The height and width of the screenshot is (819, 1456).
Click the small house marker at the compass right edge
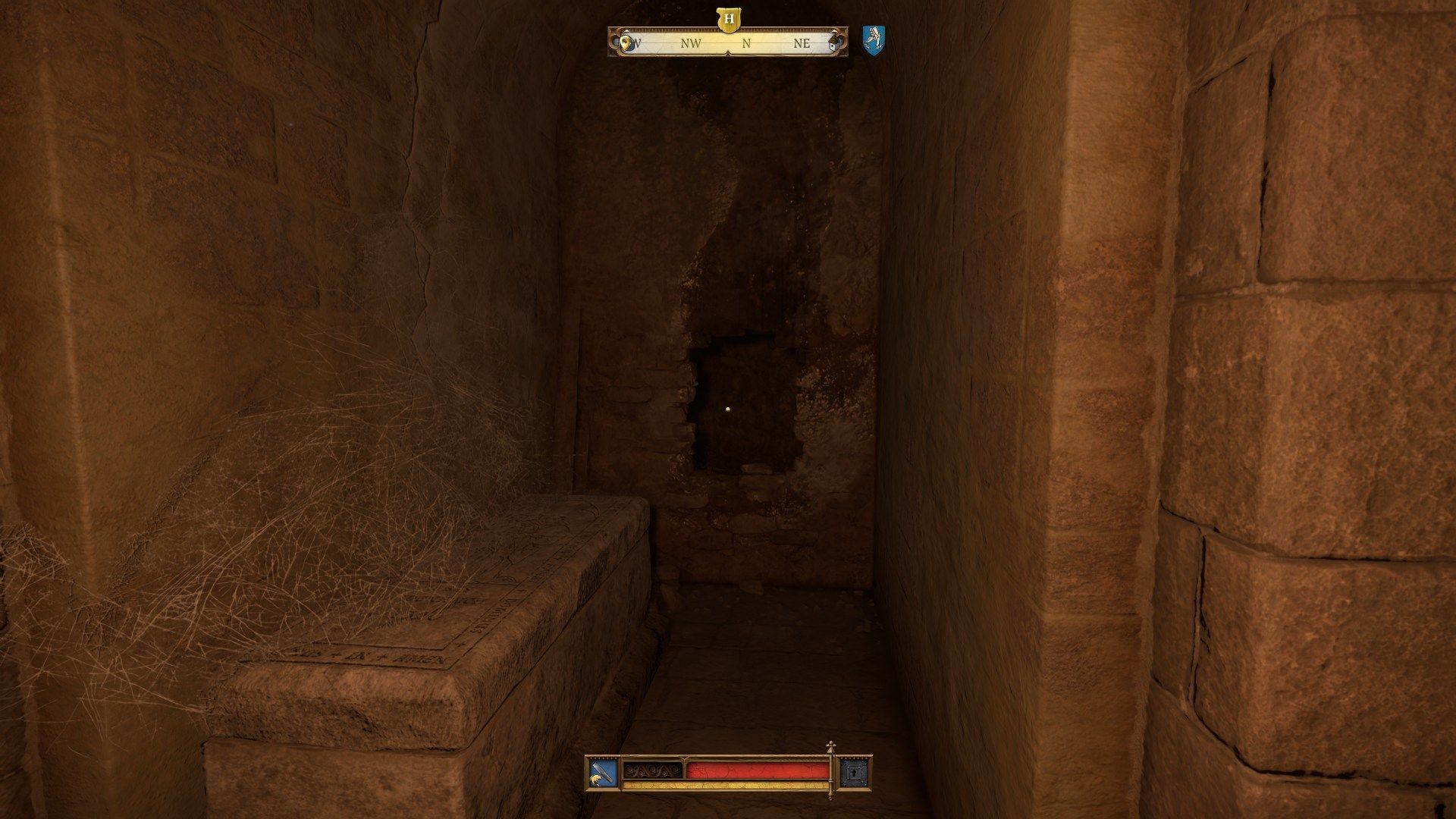pos(833,44)
